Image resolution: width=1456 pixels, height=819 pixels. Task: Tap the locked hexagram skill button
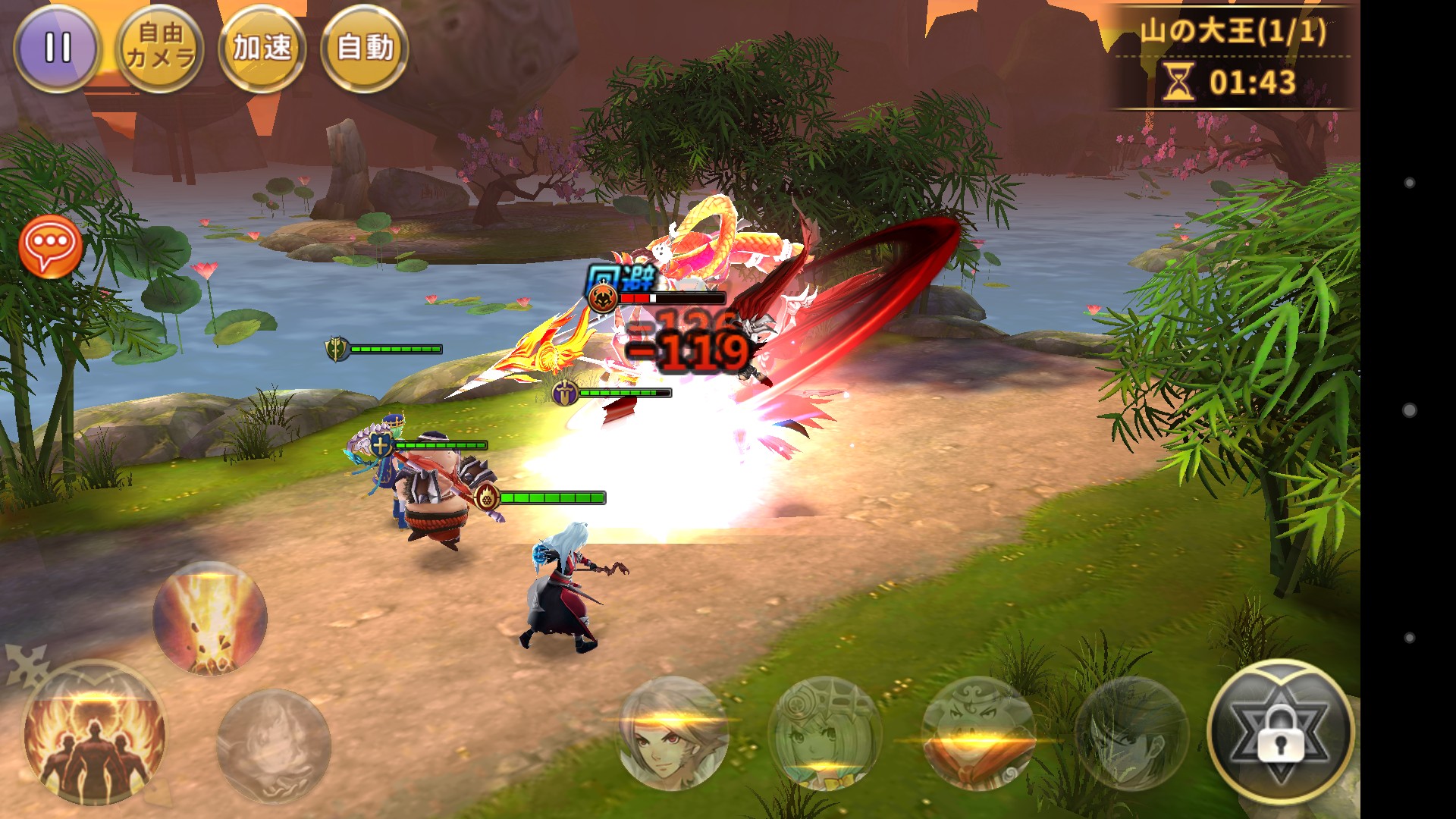point(1280,733)
